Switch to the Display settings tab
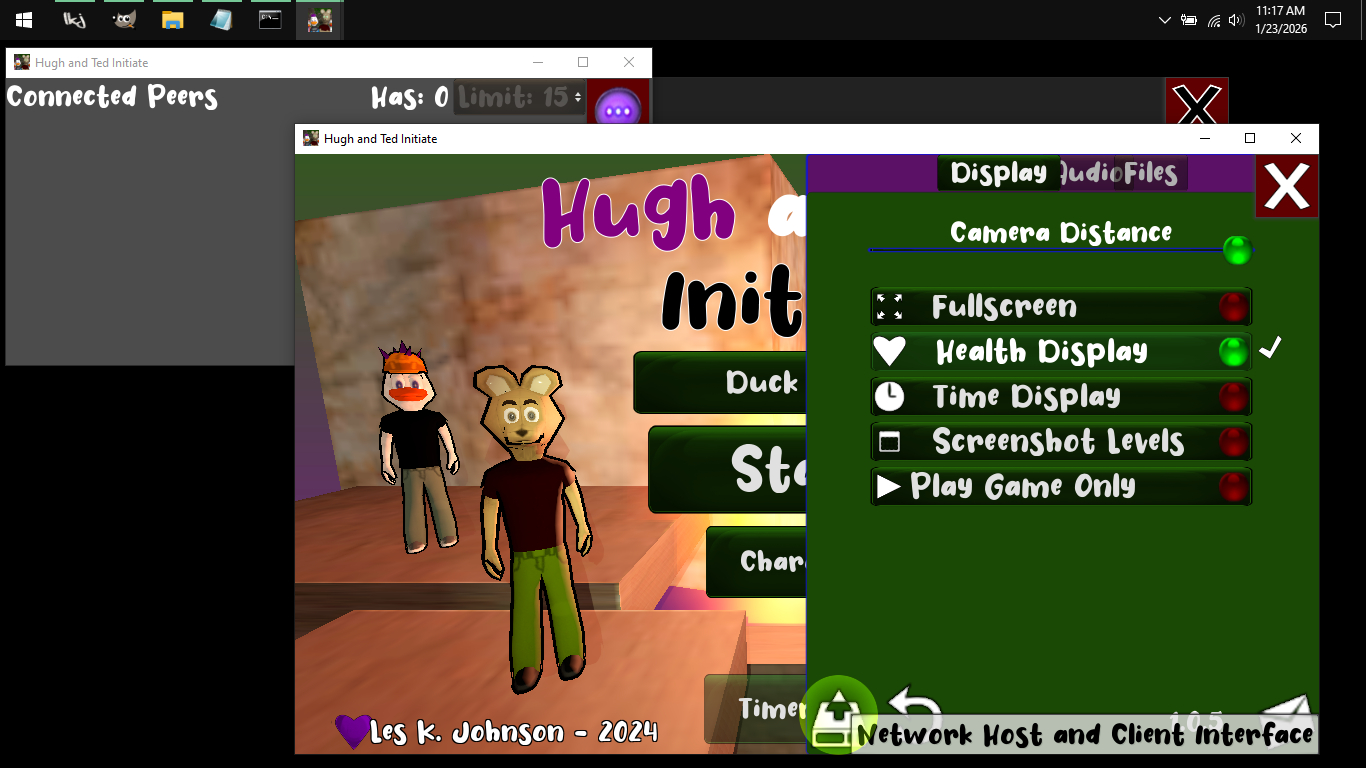 tap(998, 173)
